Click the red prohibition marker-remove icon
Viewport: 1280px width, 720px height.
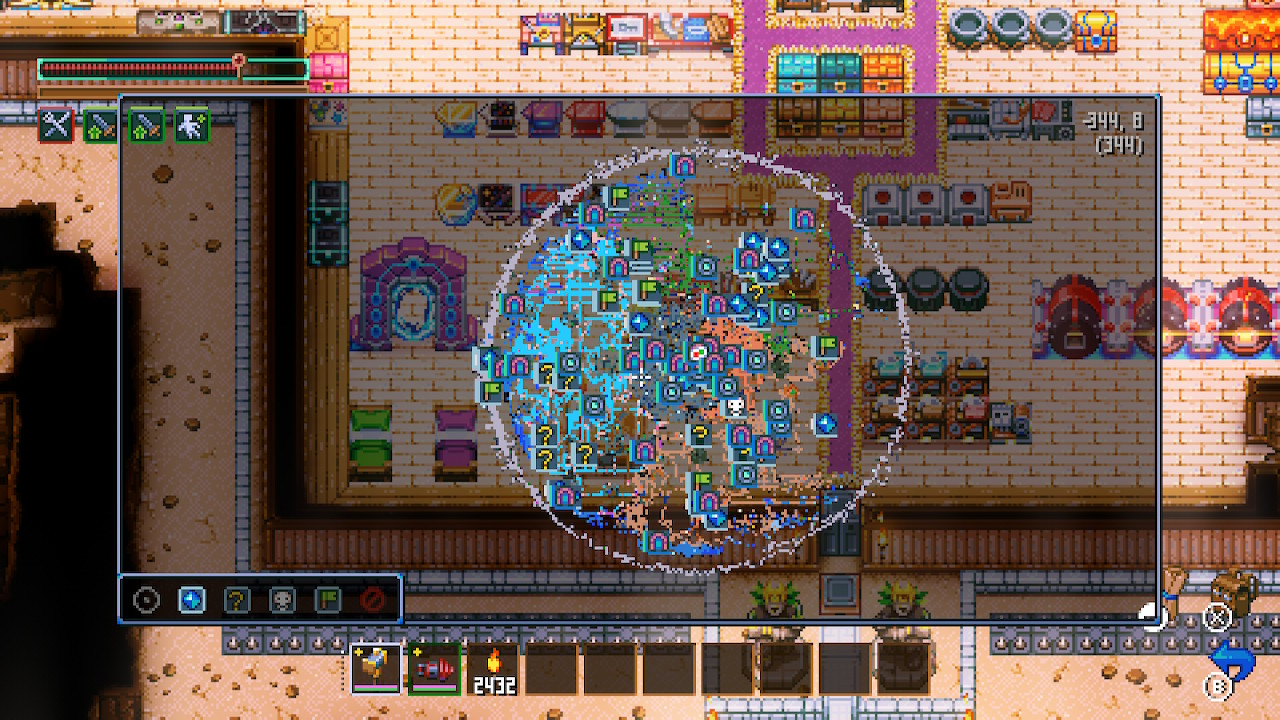coord(373,600)
